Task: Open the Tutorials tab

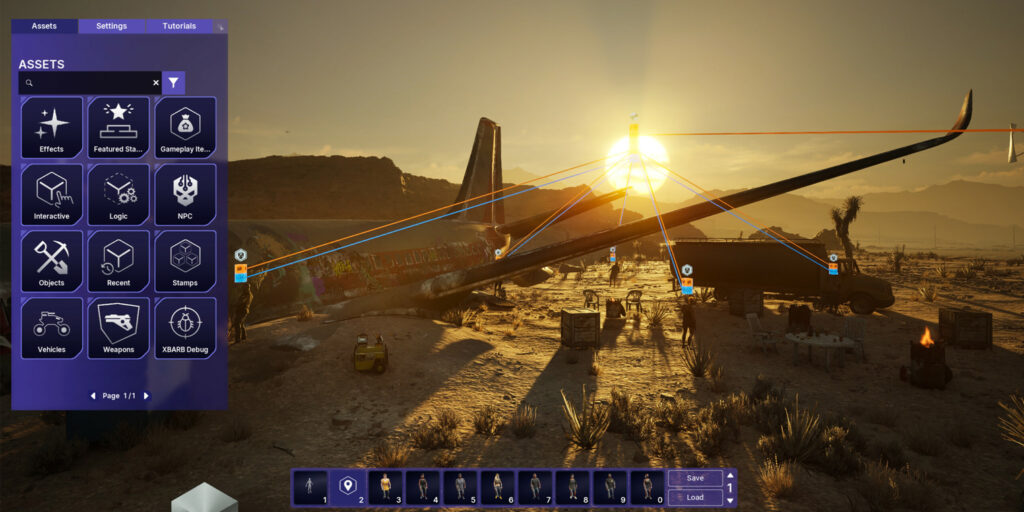Action: 179,26
